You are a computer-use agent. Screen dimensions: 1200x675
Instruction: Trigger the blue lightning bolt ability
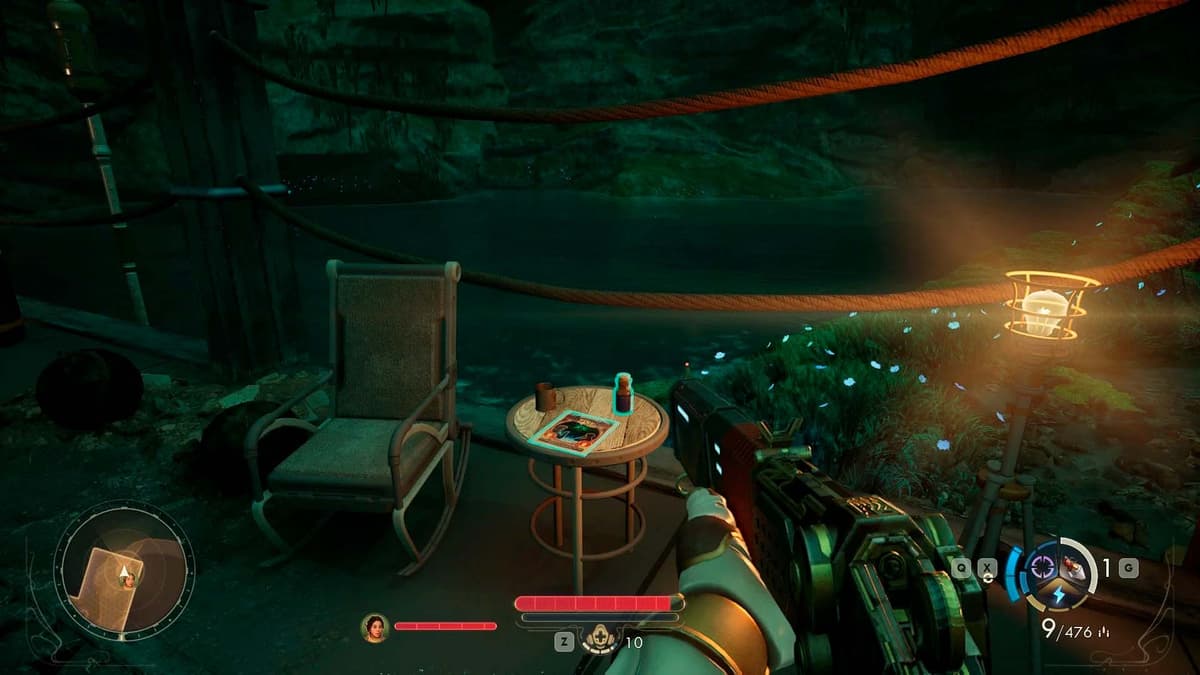click(1060, 595)
